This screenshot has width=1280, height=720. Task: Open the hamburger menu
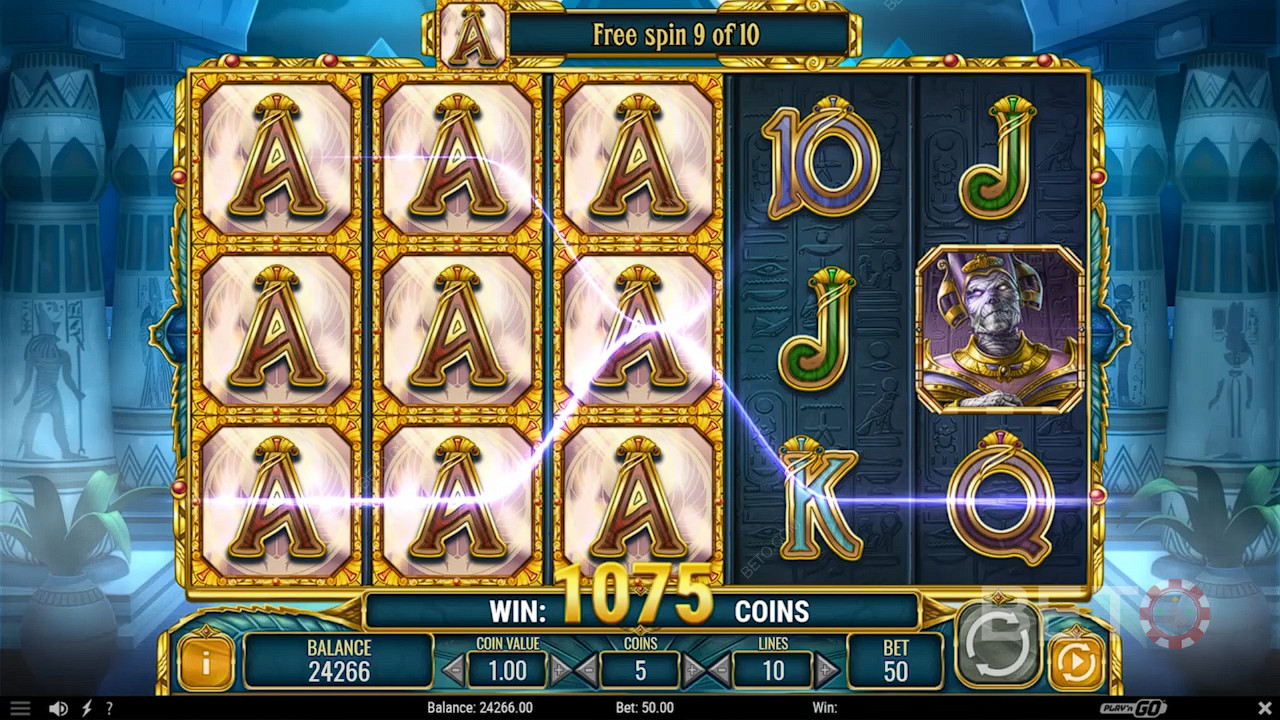pyautogui.click(x=20, y=708)
